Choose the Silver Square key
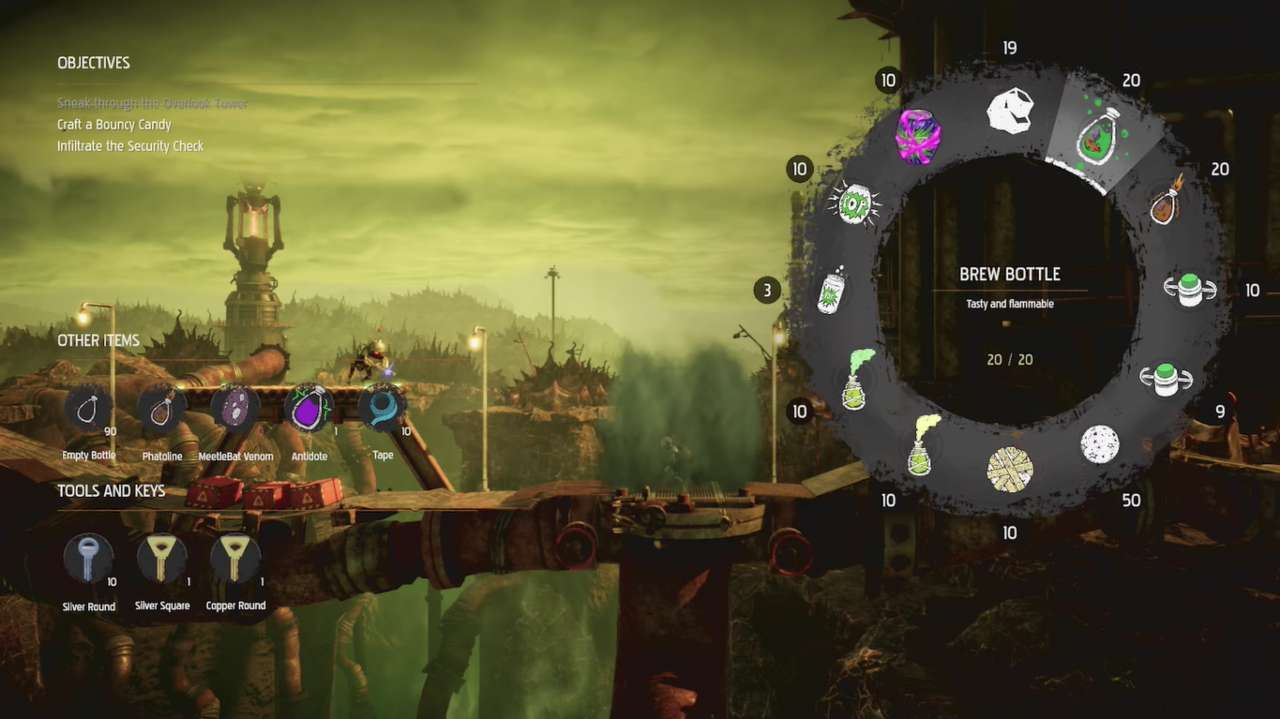1280x719 pixels. 162,558
